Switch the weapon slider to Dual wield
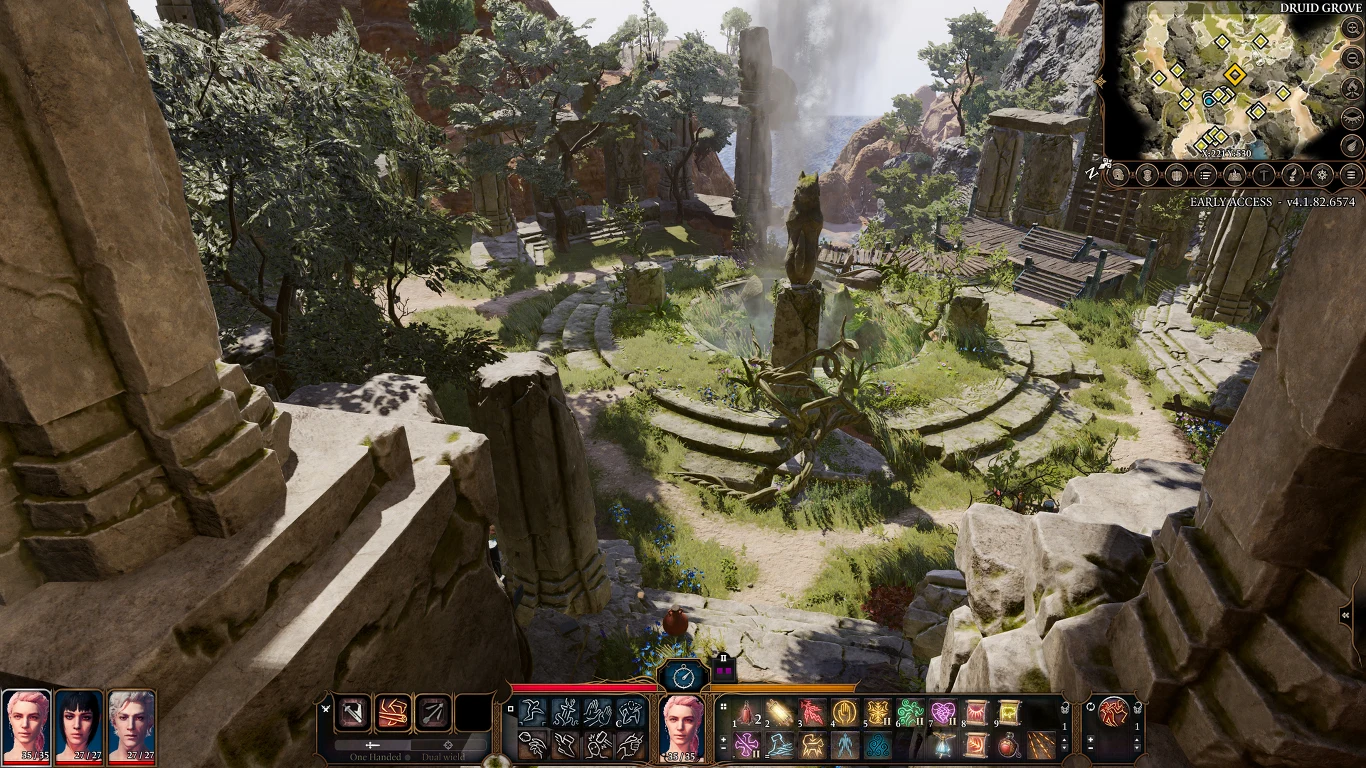 (x=449, y=745)
